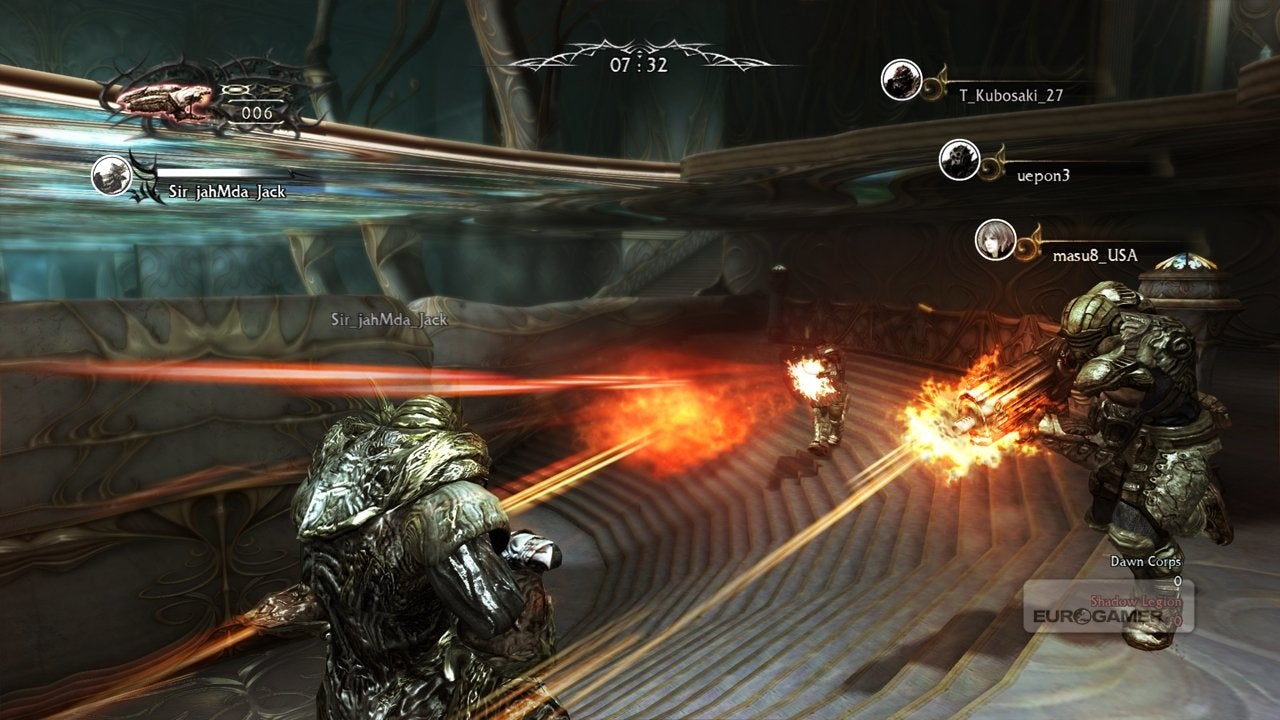This screenshot has width=1280, height=720.
Task: Choose uepon3's player portrait
Action: [x=959, y=160]
